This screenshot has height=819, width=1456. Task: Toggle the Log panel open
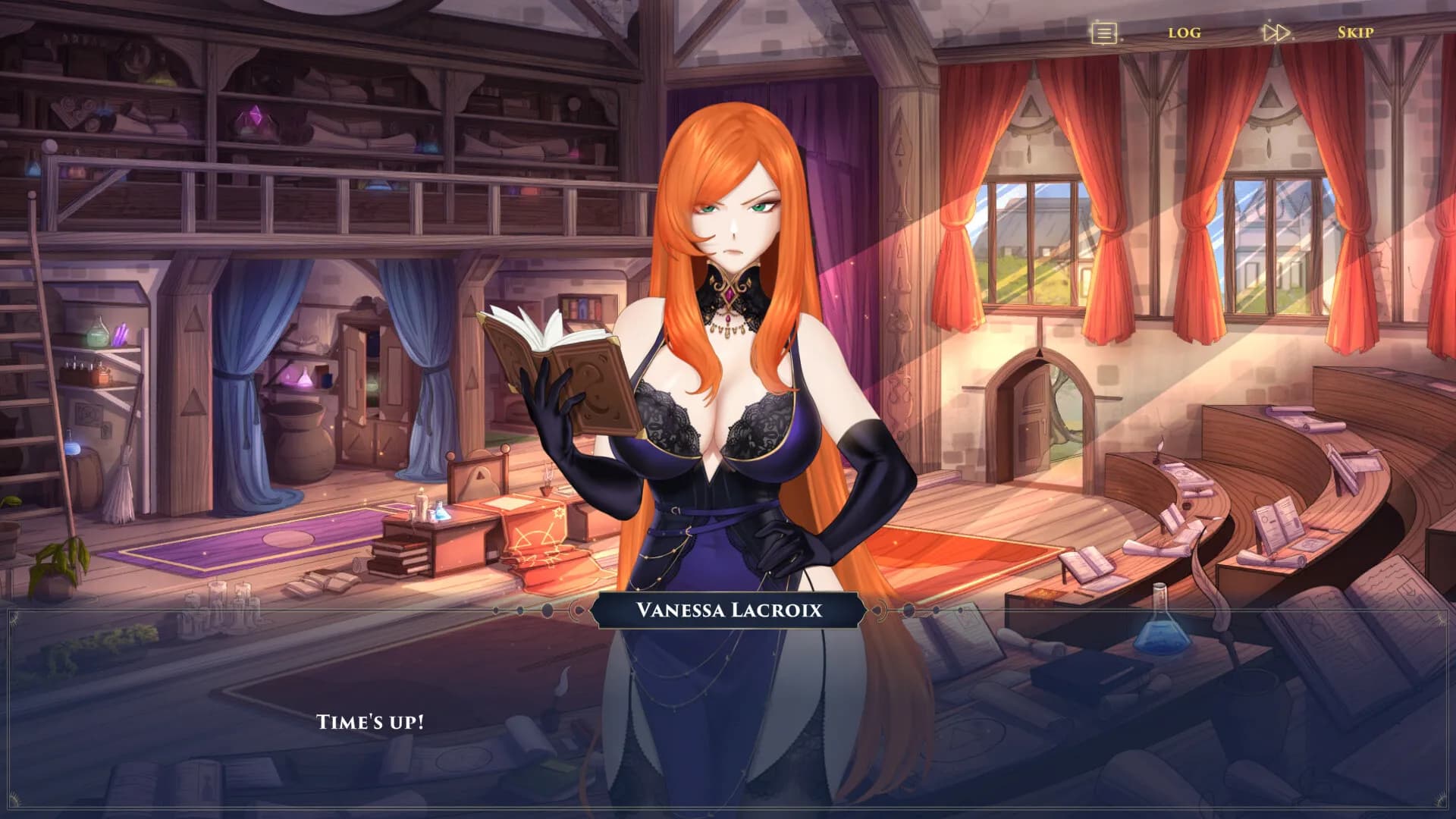(1185, 32)
